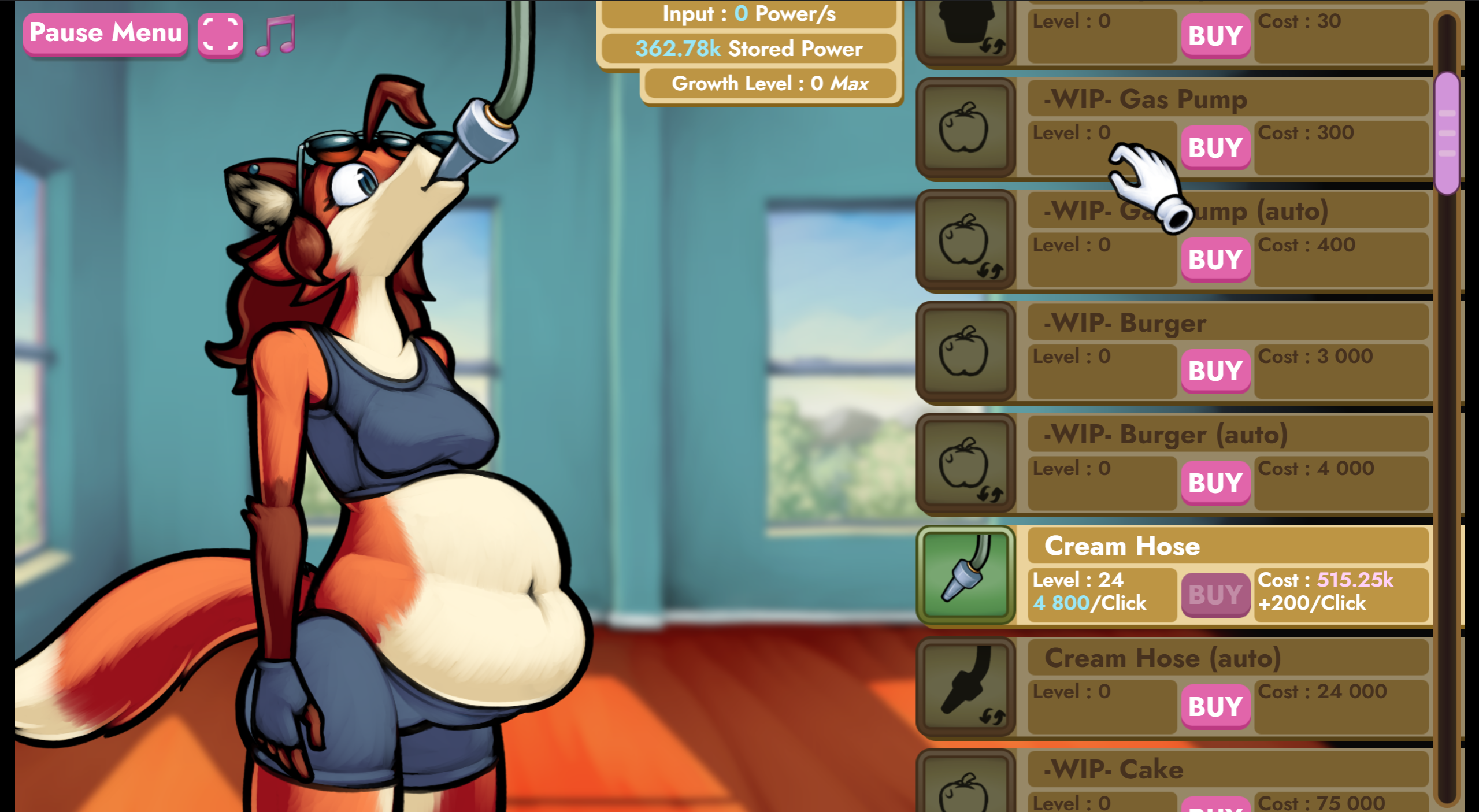Screen dimensions: 1479x812
Task: Open the Pause Menu
Action: coord(106,33)
